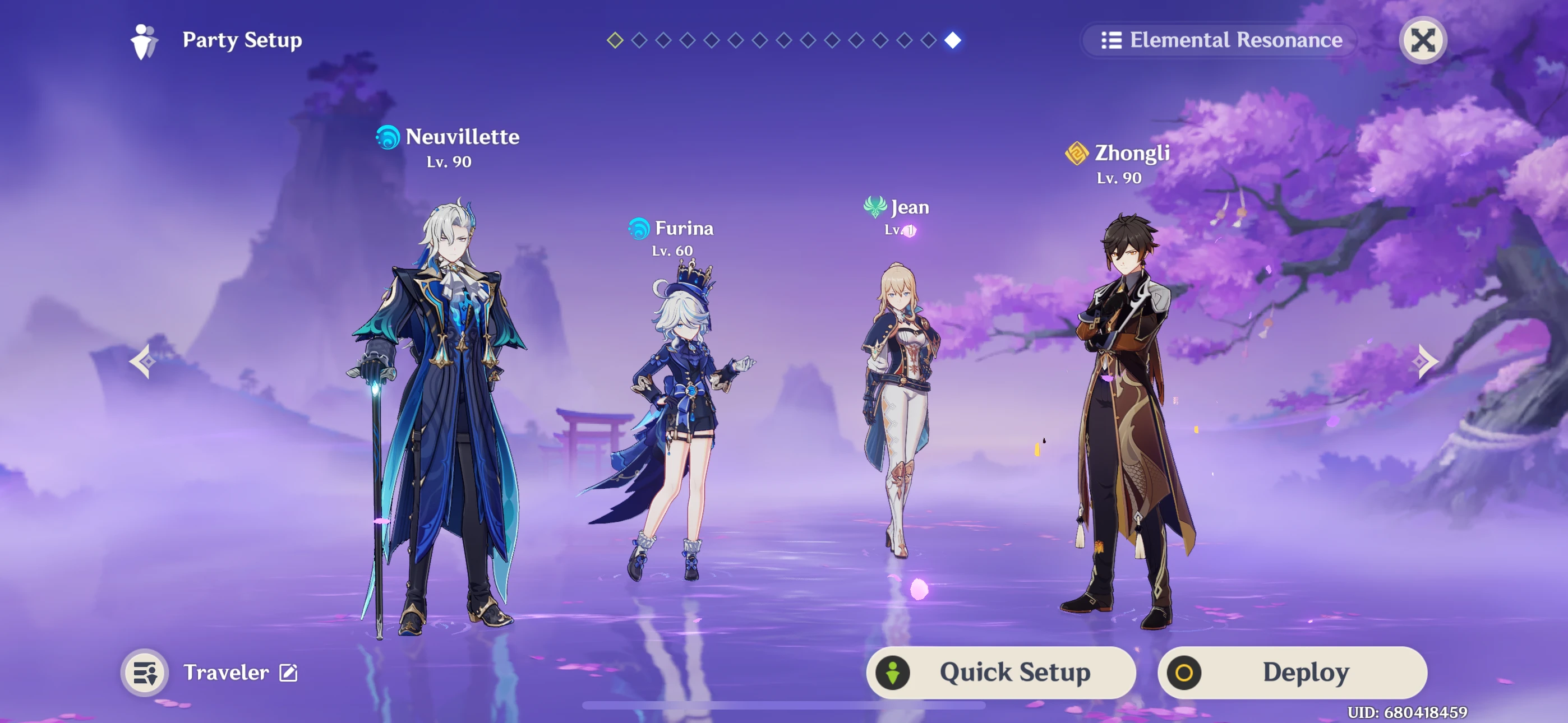
Task: Click the Party Setup figure icon
Action: (x=142, y=40)
